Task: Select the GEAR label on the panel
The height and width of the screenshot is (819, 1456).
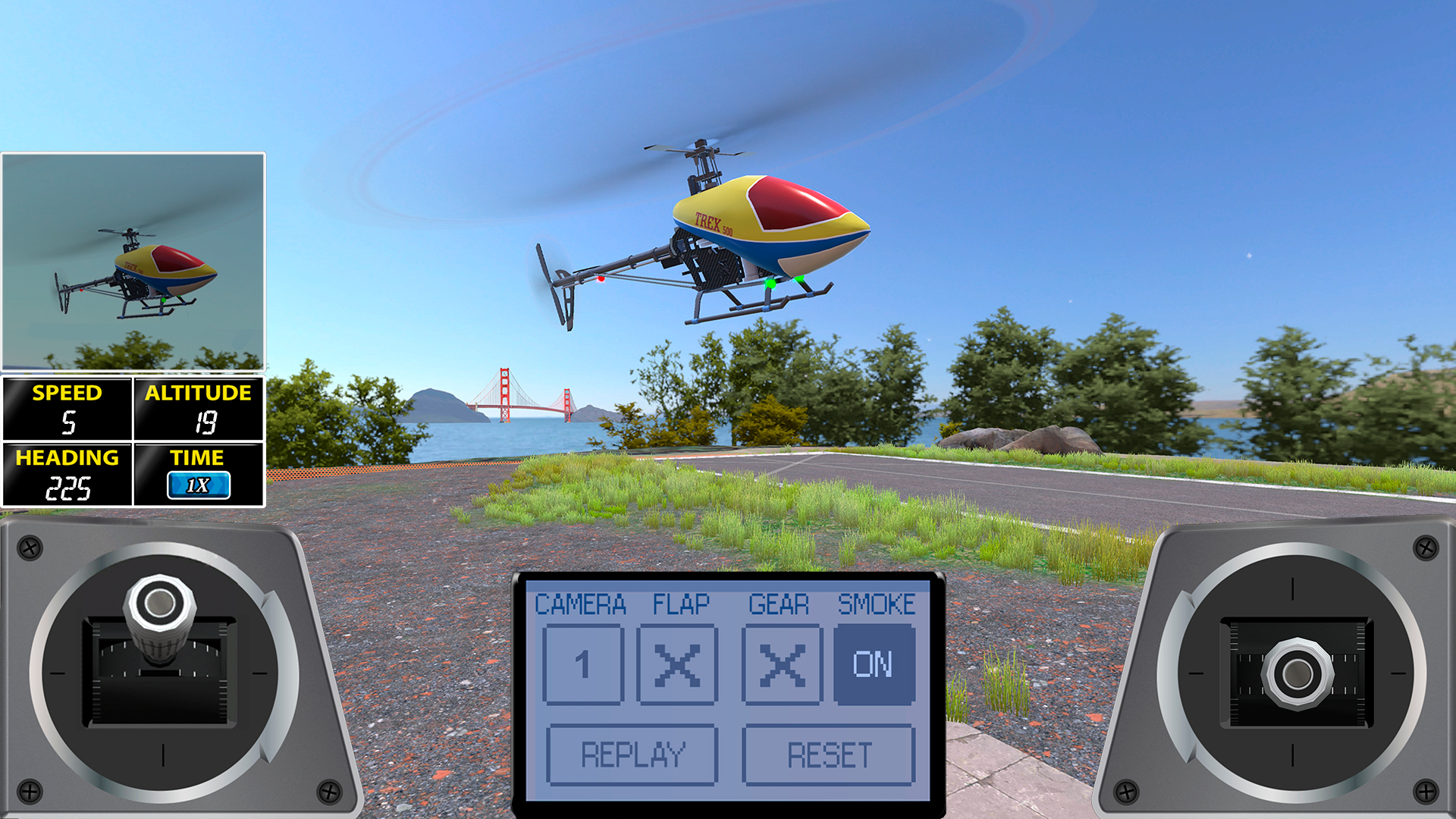Action: (779, 604)
